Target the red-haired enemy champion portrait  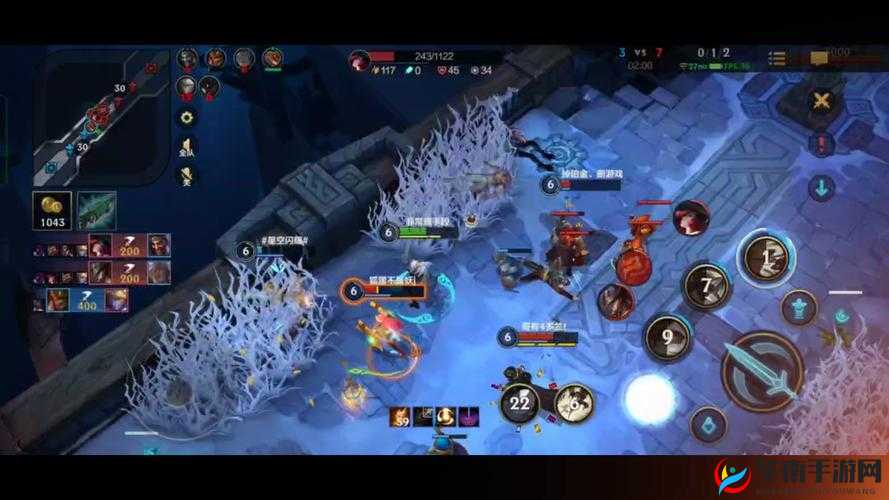coord(690,218)
